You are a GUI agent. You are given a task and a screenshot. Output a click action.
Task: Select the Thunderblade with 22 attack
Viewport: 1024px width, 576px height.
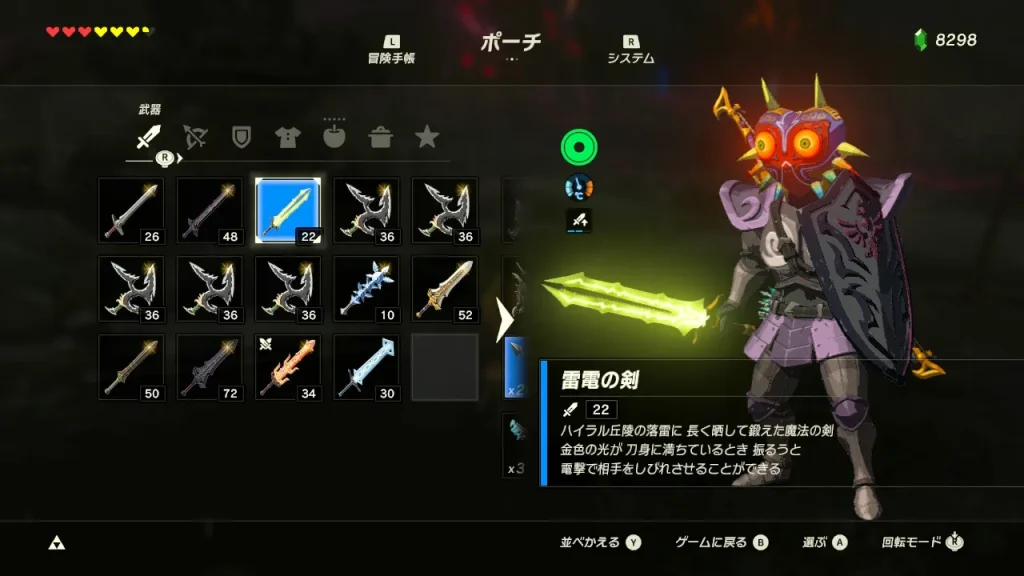point(288,210)
